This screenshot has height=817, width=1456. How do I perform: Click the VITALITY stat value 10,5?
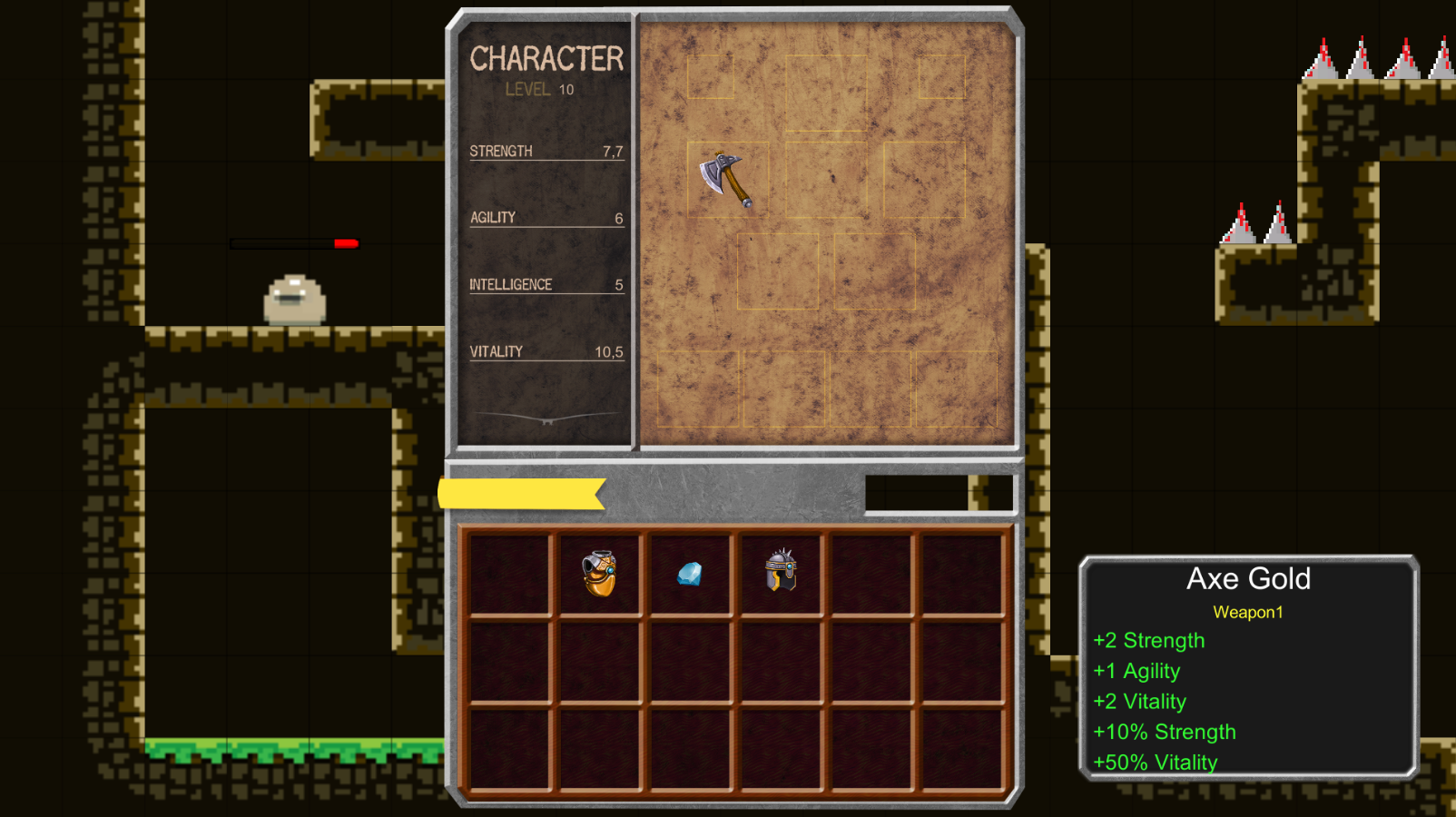click(x=606, y=352)
